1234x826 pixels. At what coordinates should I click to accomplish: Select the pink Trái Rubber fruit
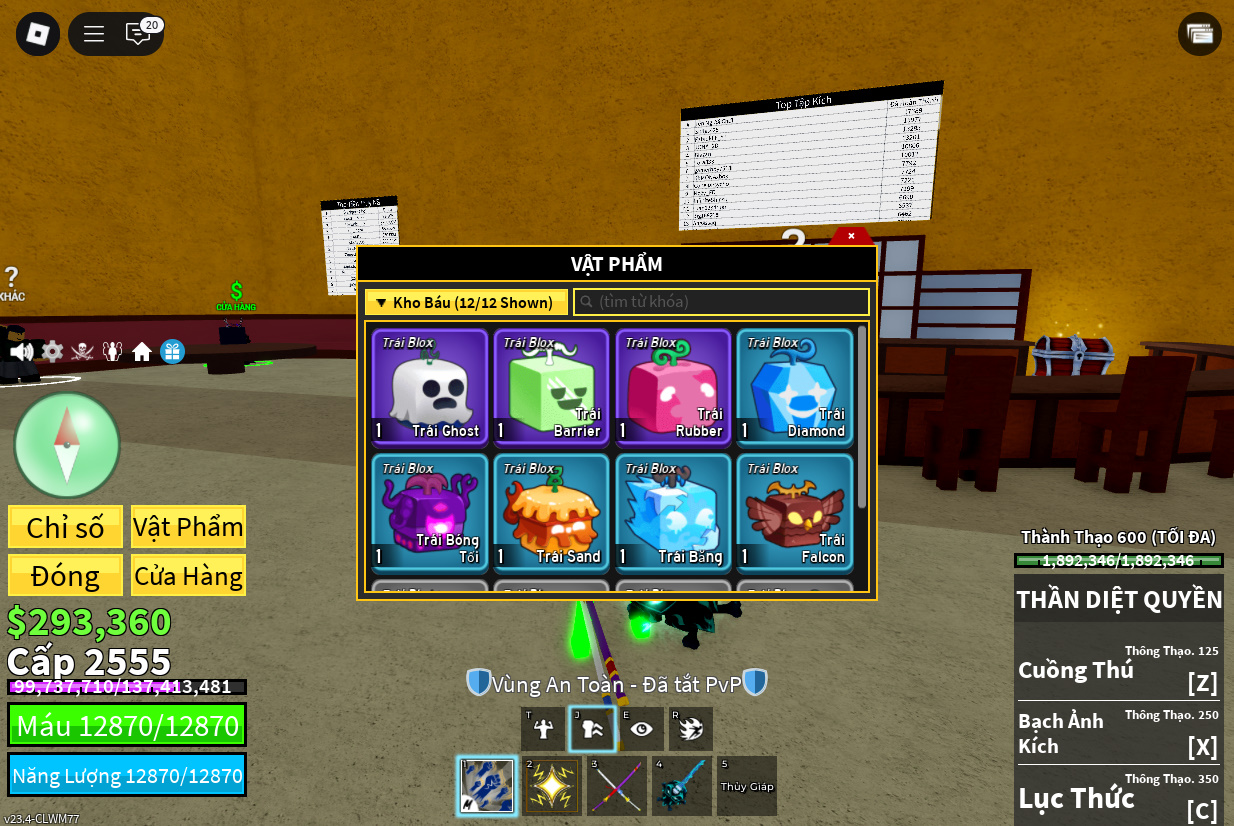pos(674,386)
